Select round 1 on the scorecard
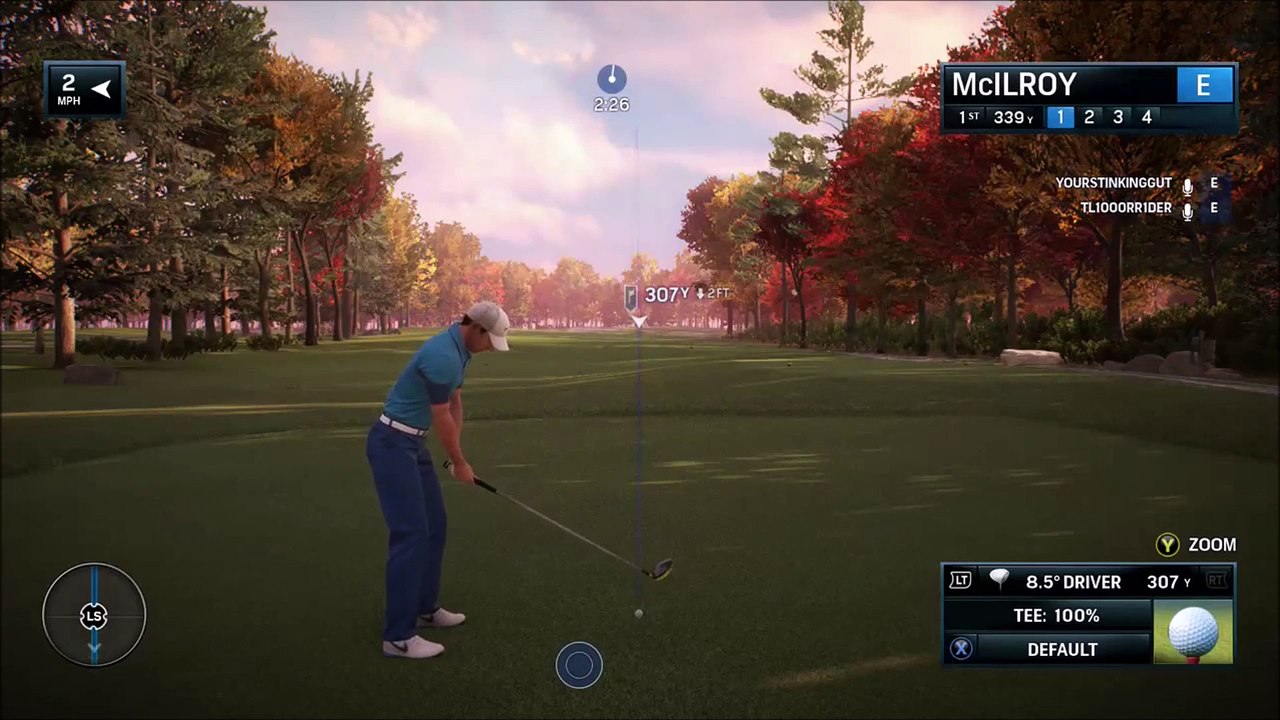 (1060, 117)
